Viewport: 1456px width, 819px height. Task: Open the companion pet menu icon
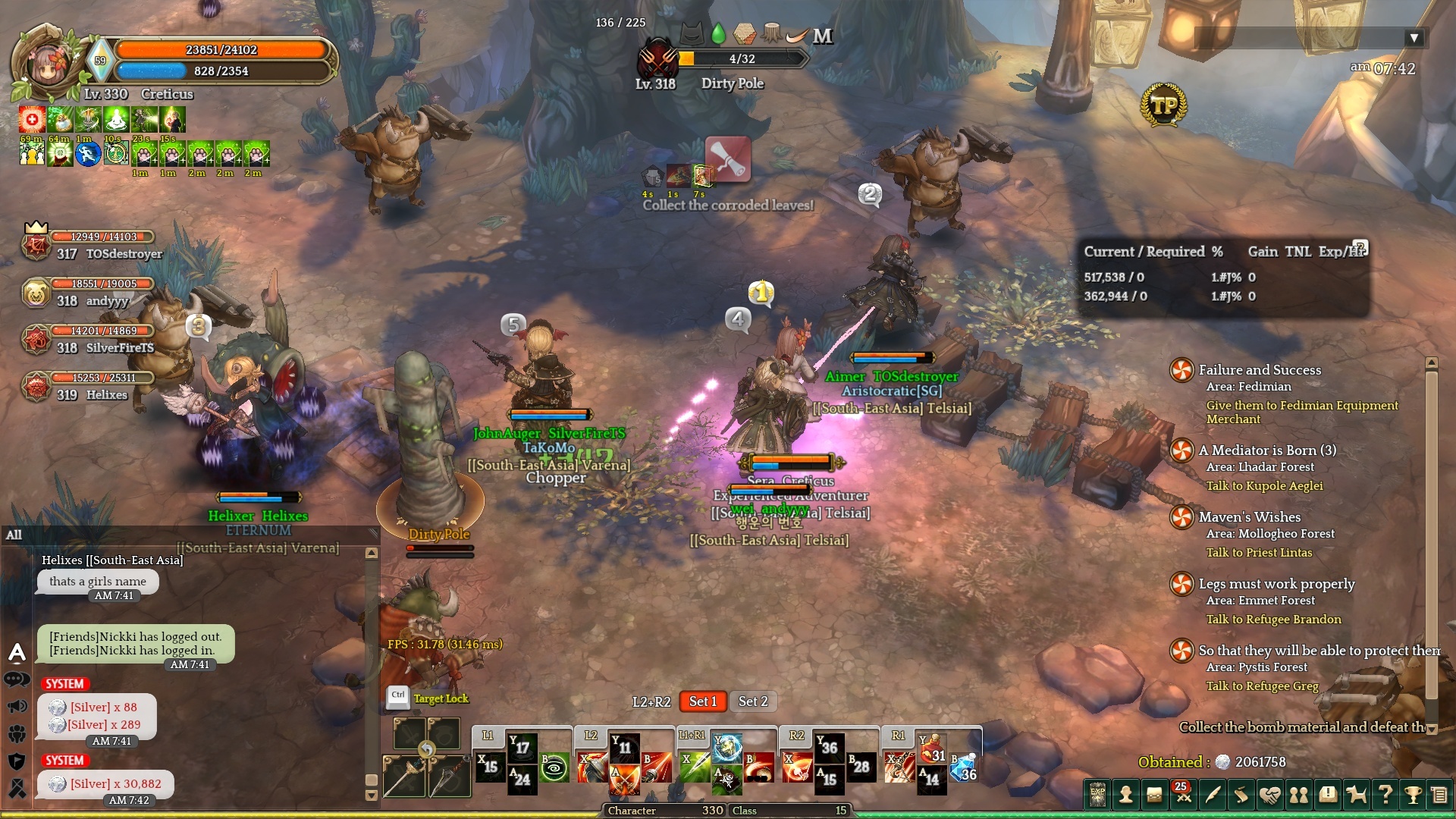[1356, 795]
